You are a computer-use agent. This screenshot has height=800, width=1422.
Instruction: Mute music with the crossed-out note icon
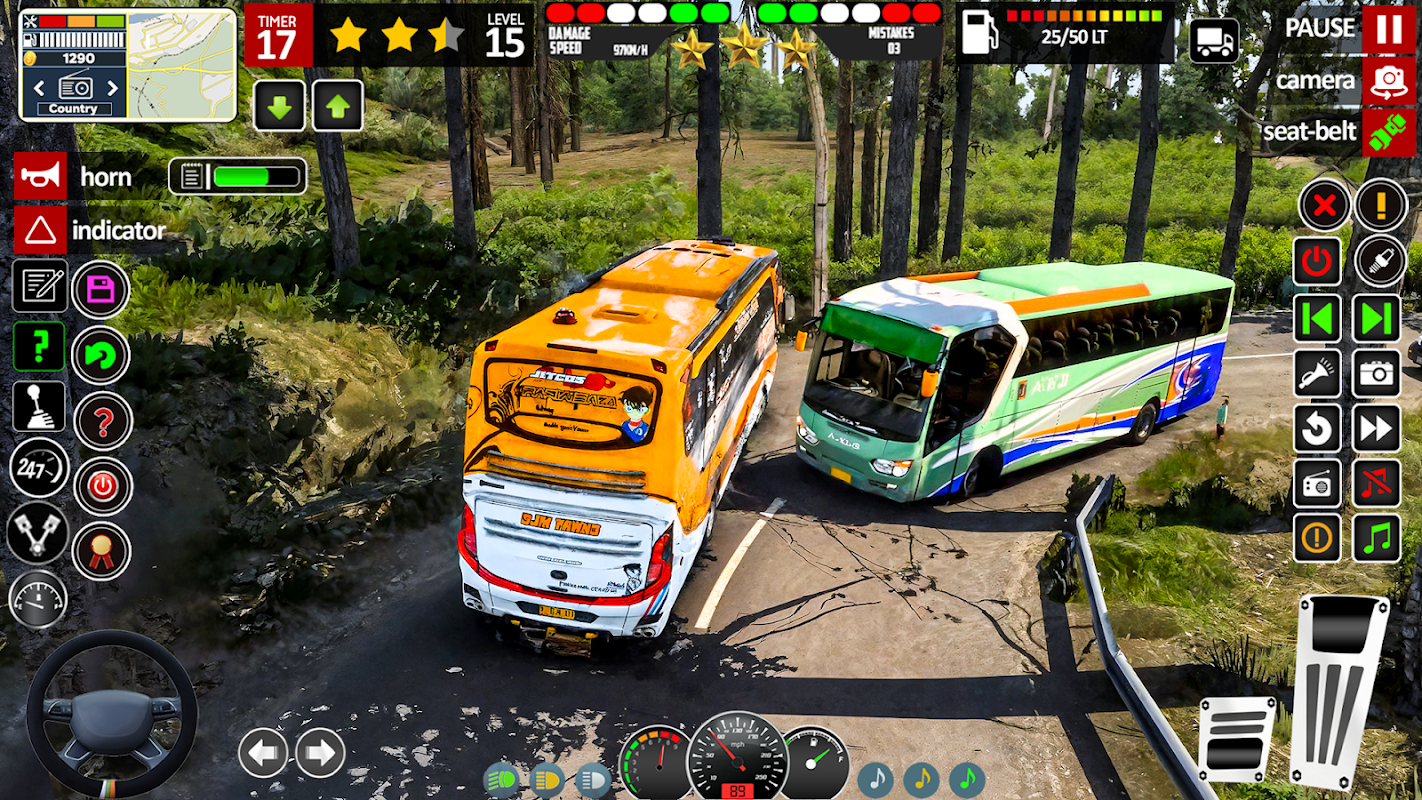coord(1377,484)
